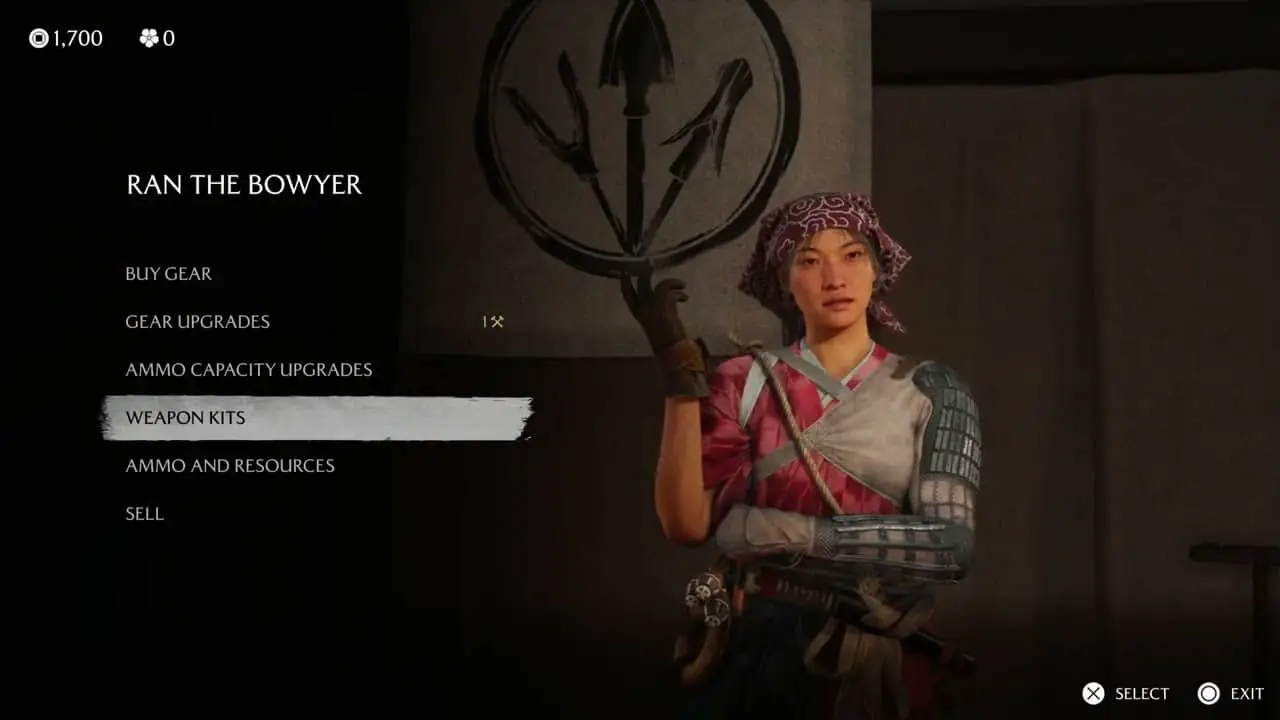The height and width of the screenshot is (720, 1280).
Task: Select the Sell option
Action: coord(144,514)
